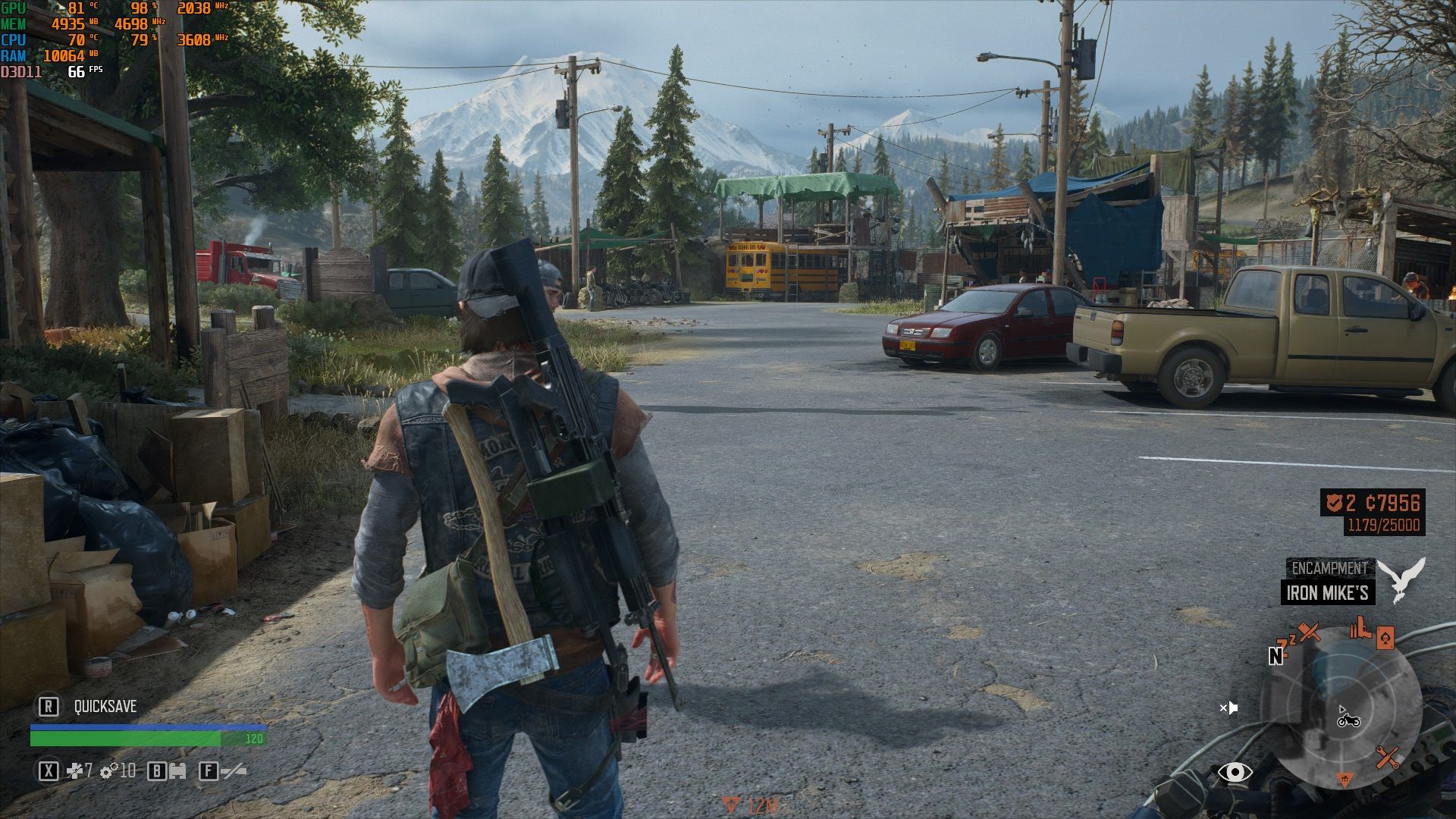Click the muted speaker noise icon

[1228, 708]
